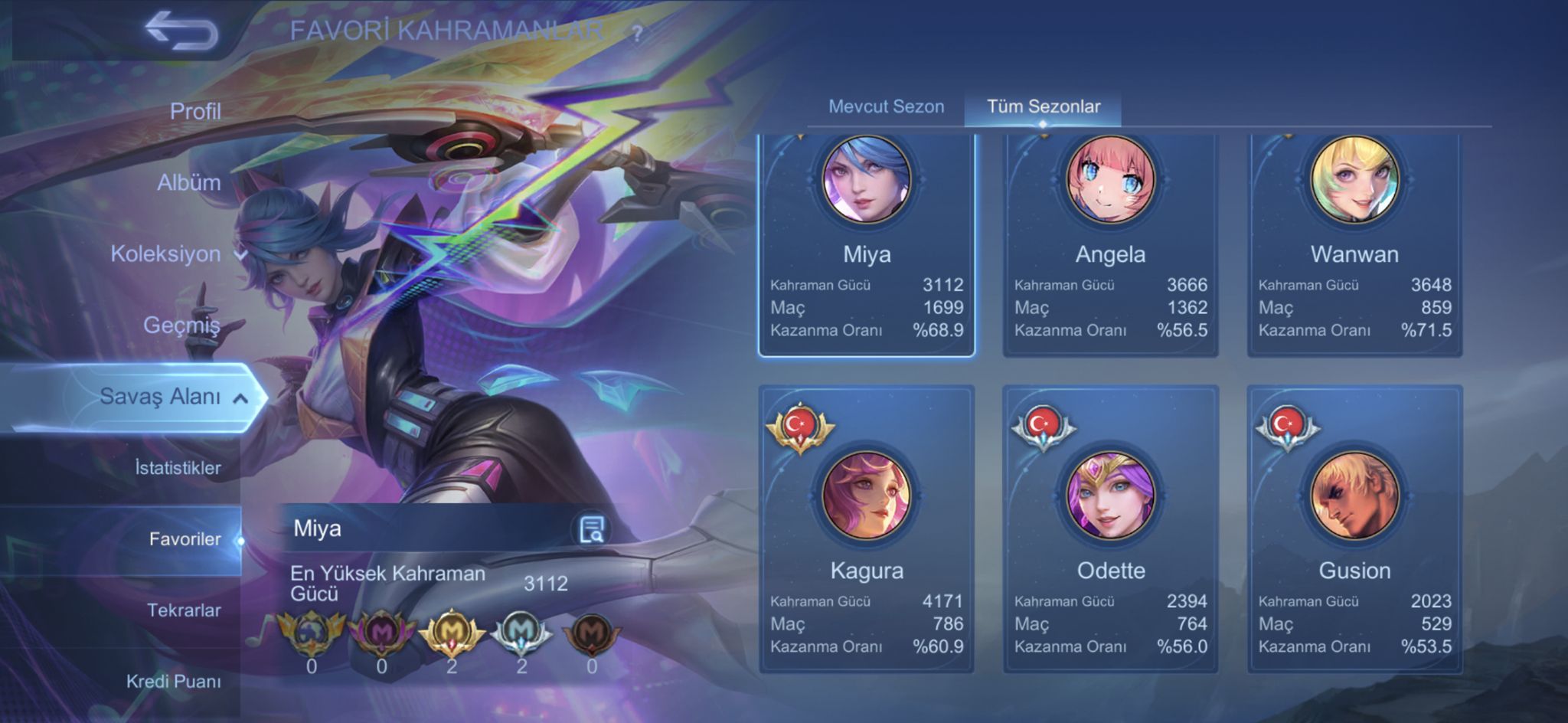The width and height of the screenshot is (1568, 723).
Task: Select the Favoriler sidebar entry
Action: point(182,539)
